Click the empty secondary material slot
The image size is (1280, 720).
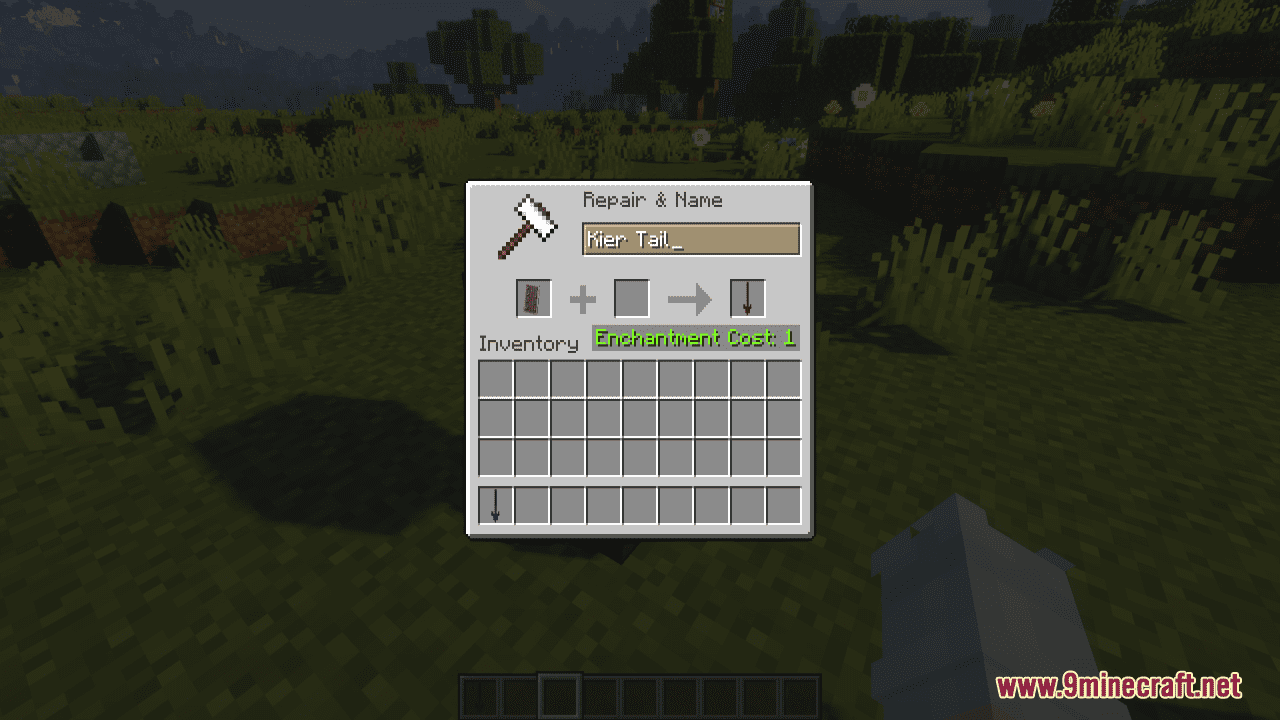point(631,298)
